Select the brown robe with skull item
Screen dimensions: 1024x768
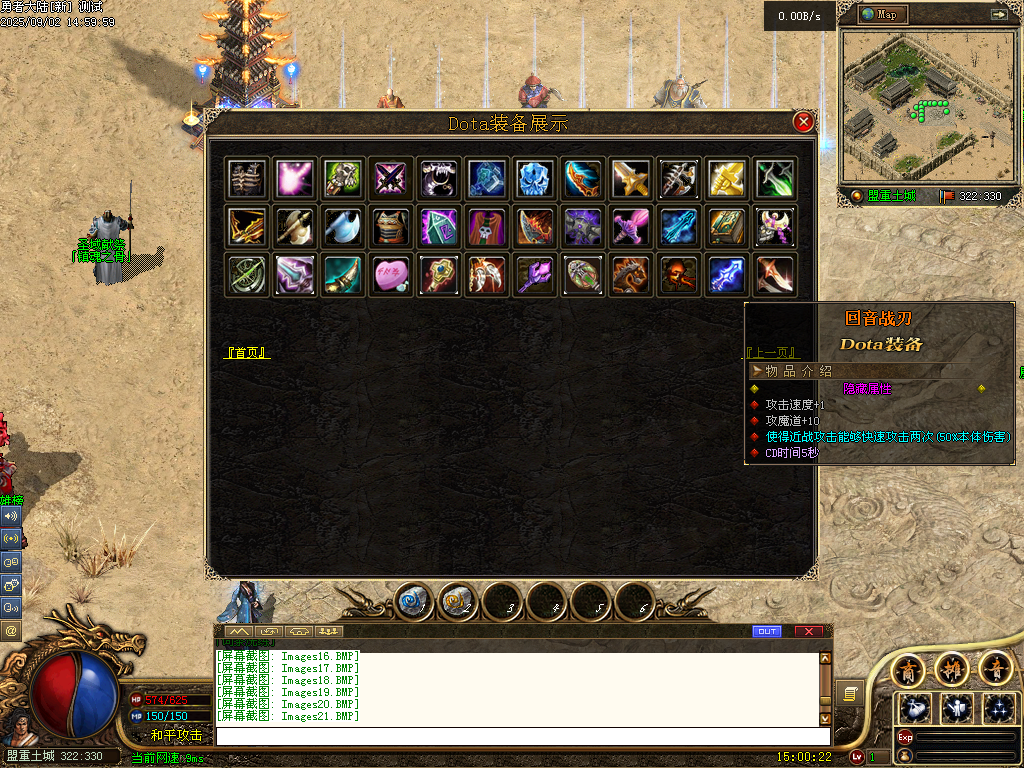486,227
